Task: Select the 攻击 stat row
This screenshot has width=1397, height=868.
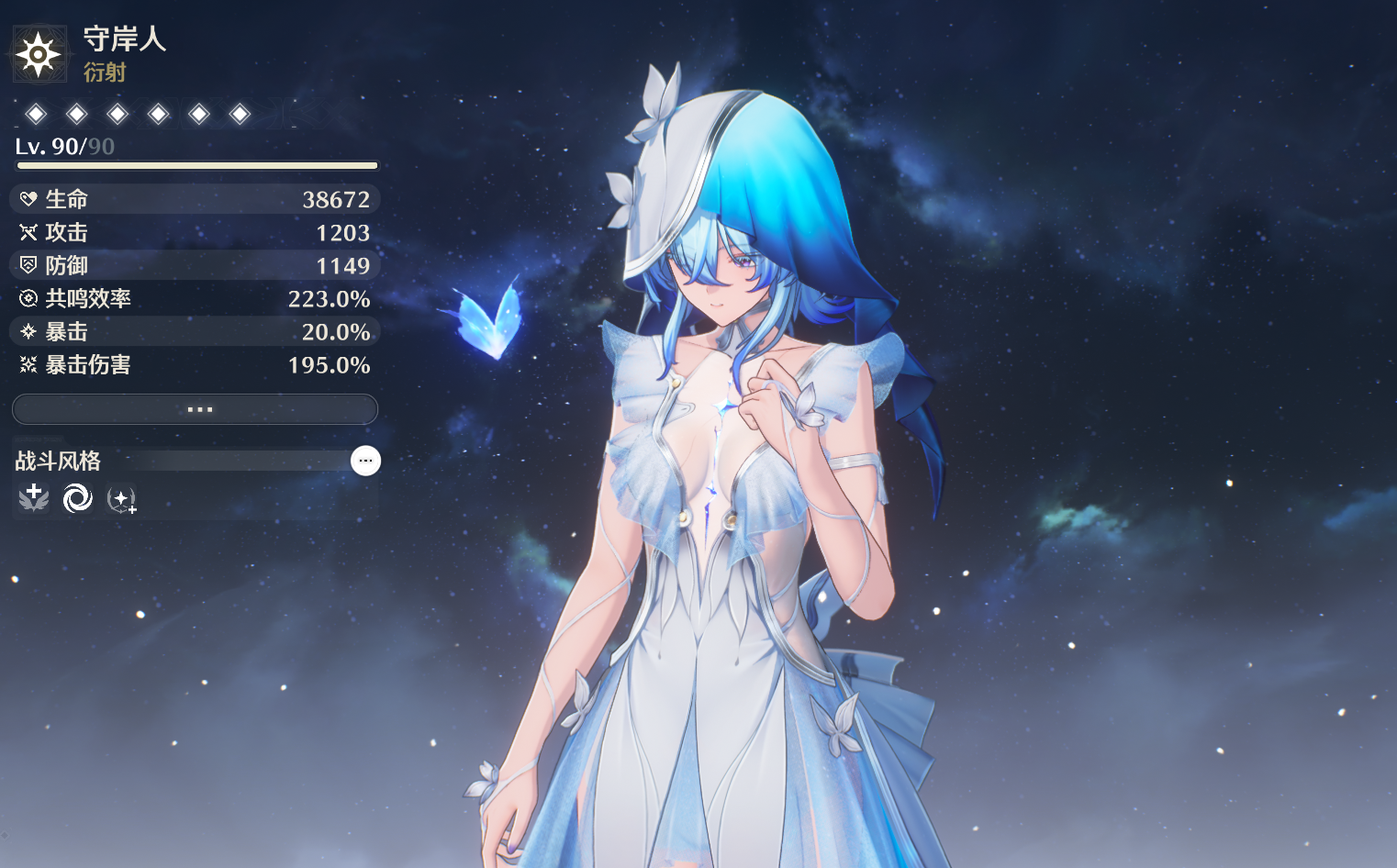Action: 195,232
